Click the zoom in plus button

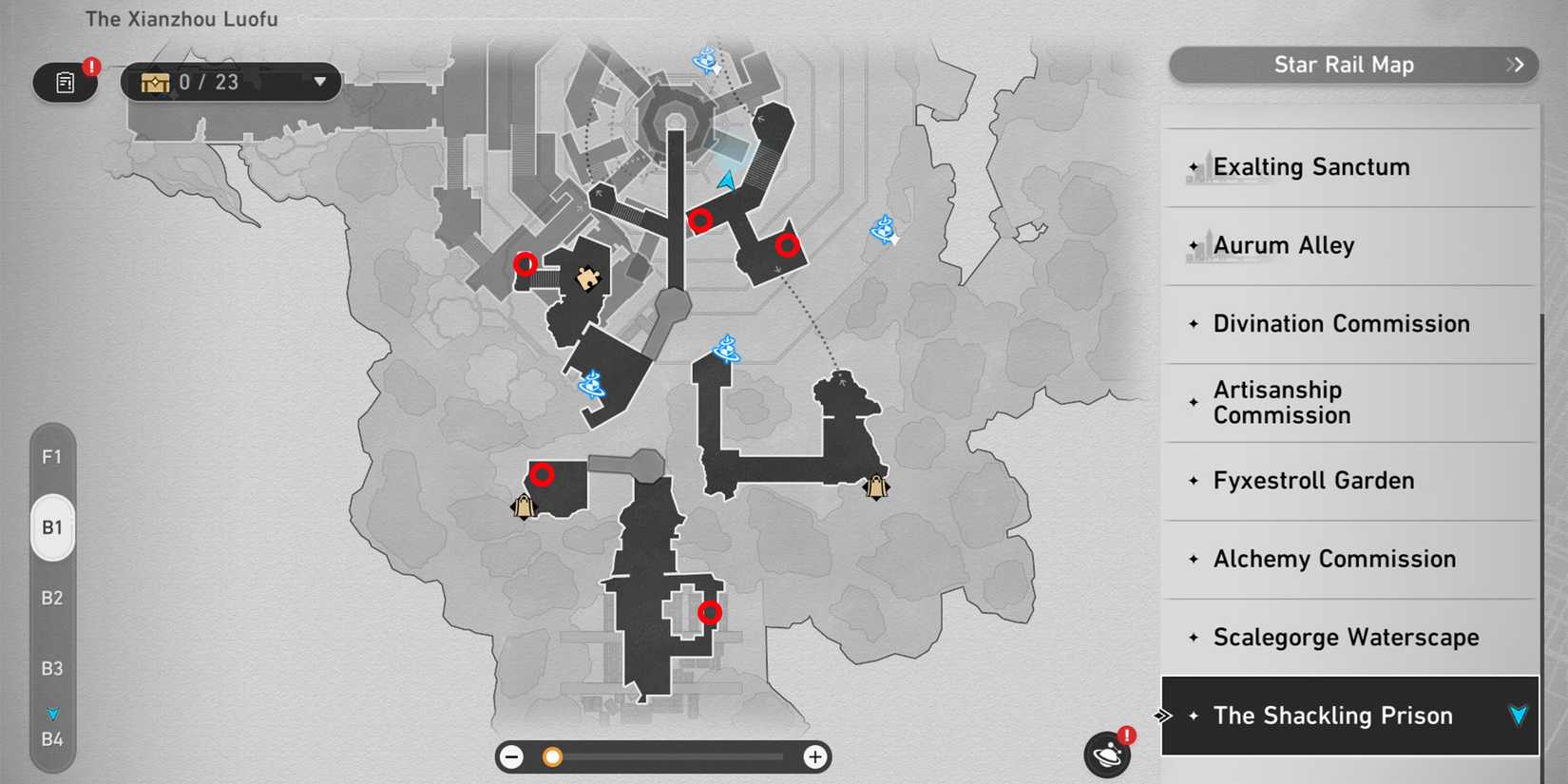[x=814, y=757]
